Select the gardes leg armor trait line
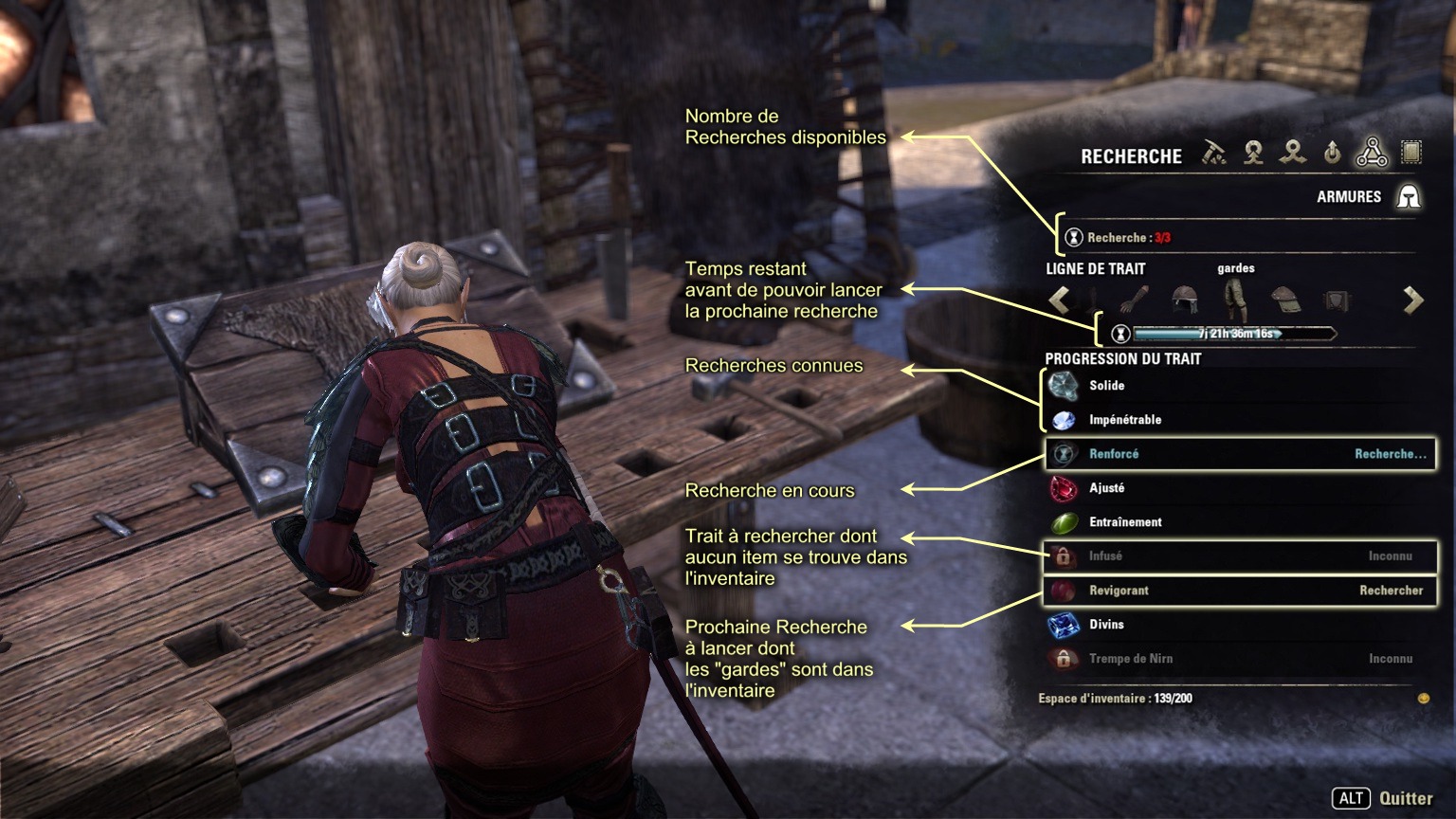 click(1235, 300)
